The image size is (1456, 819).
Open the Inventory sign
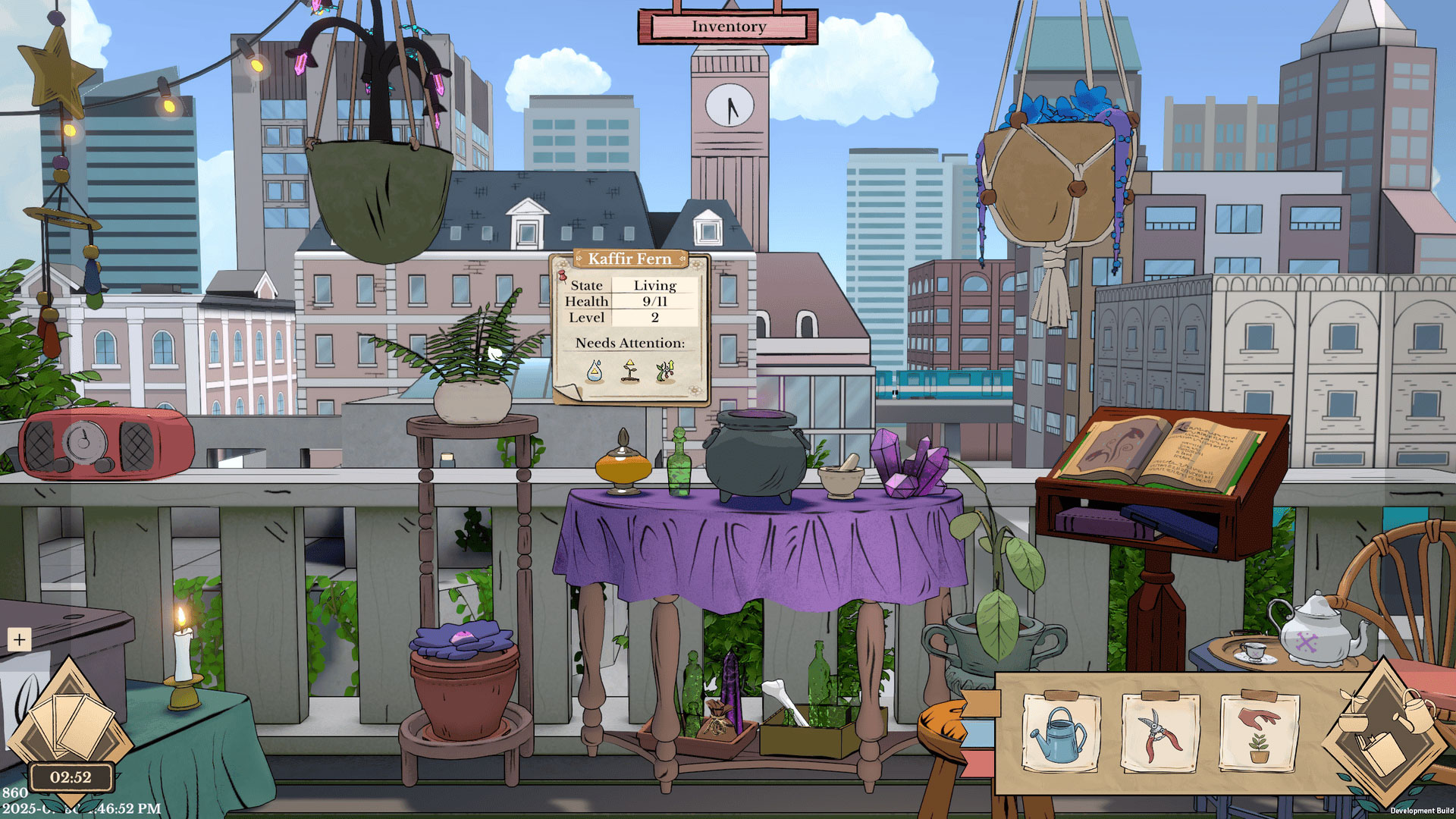(728, 27)
